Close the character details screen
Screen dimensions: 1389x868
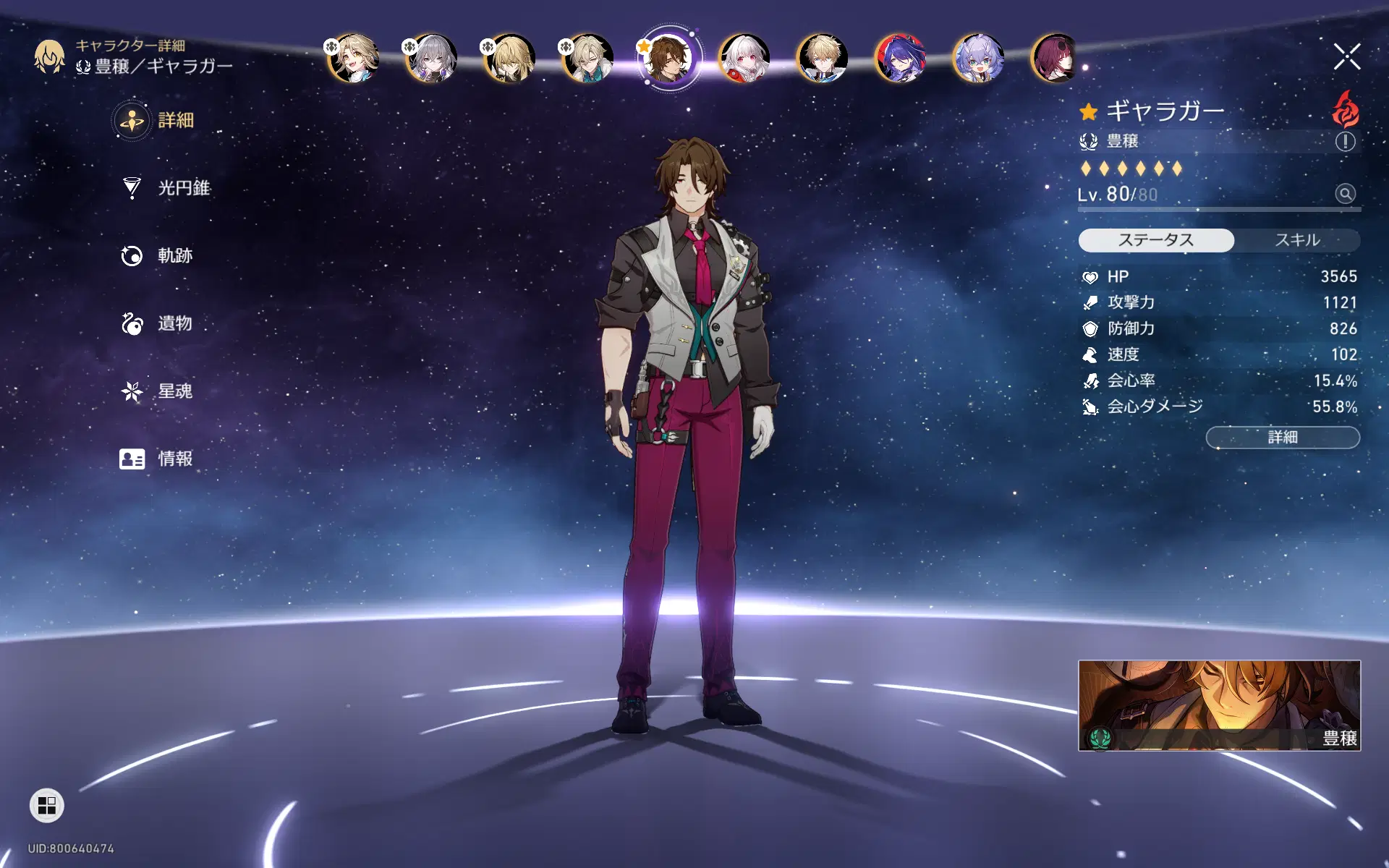[1346, 56]
